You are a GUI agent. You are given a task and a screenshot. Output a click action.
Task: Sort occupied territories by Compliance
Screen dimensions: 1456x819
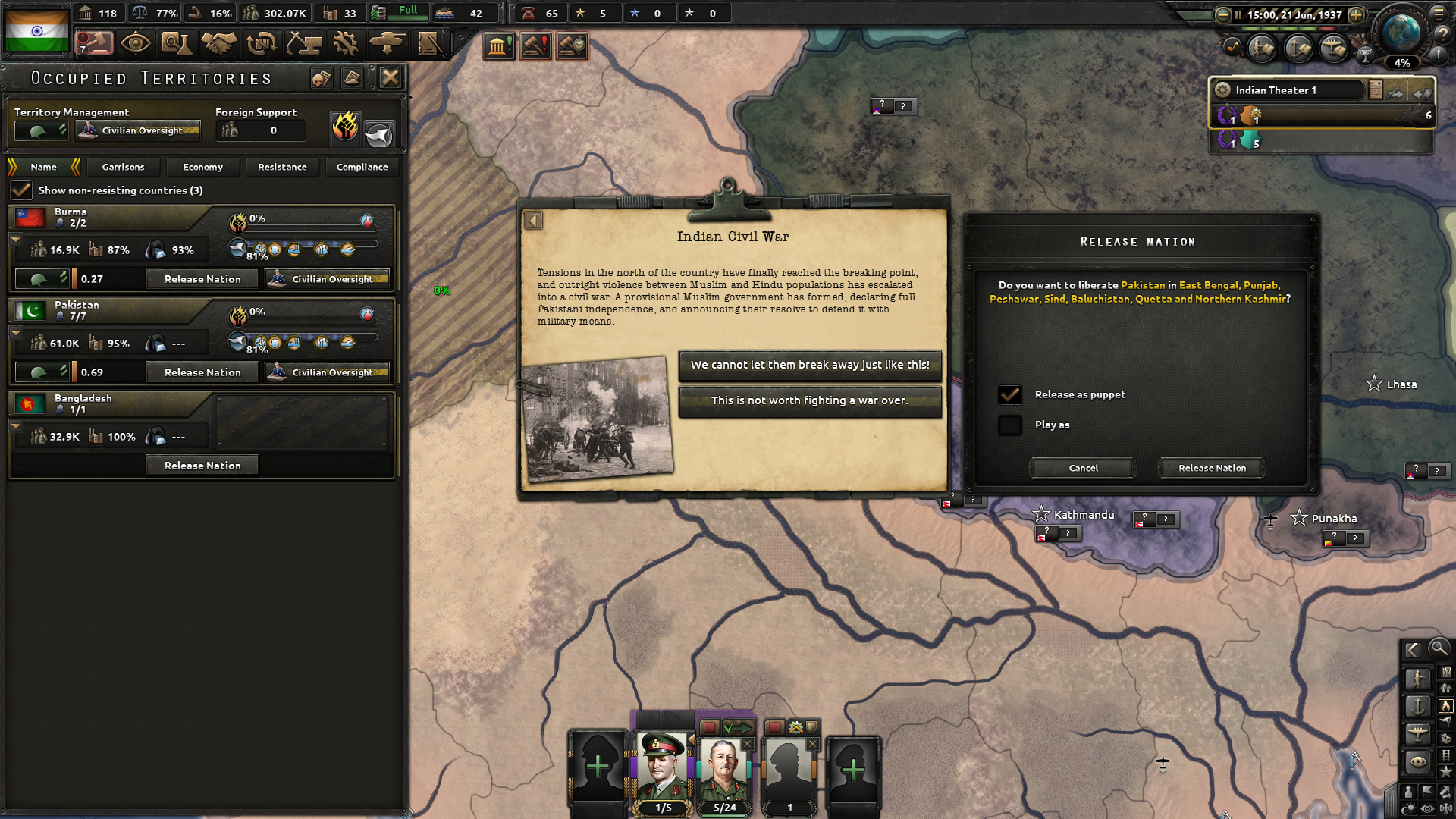(362, 167)
